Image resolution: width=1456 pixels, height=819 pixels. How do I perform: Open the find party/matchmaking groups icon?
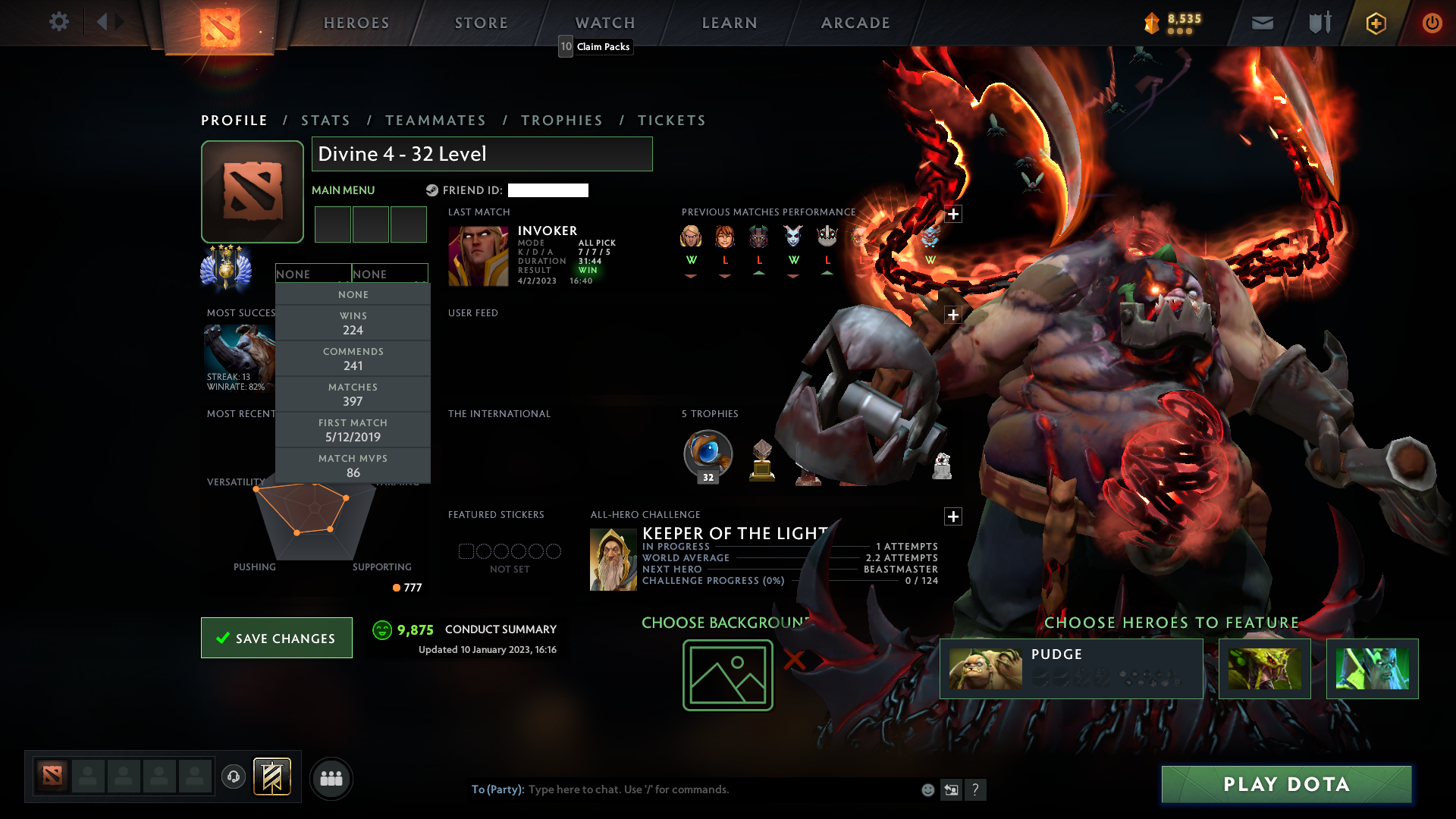coord(331,778)
